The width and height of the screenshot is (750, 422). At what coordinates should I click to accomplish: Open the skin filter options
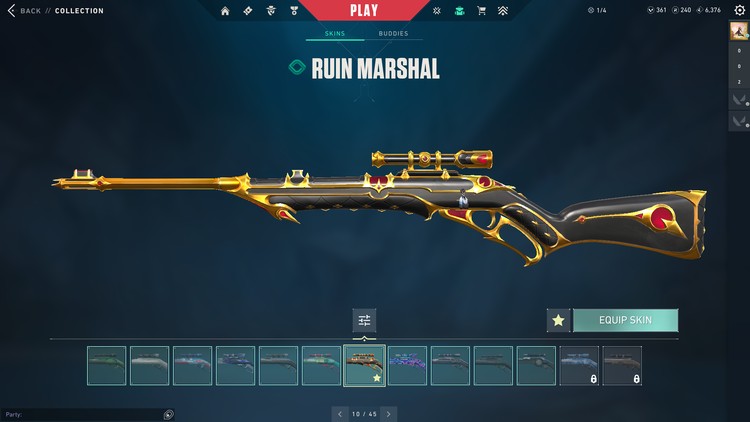[364, 320]
